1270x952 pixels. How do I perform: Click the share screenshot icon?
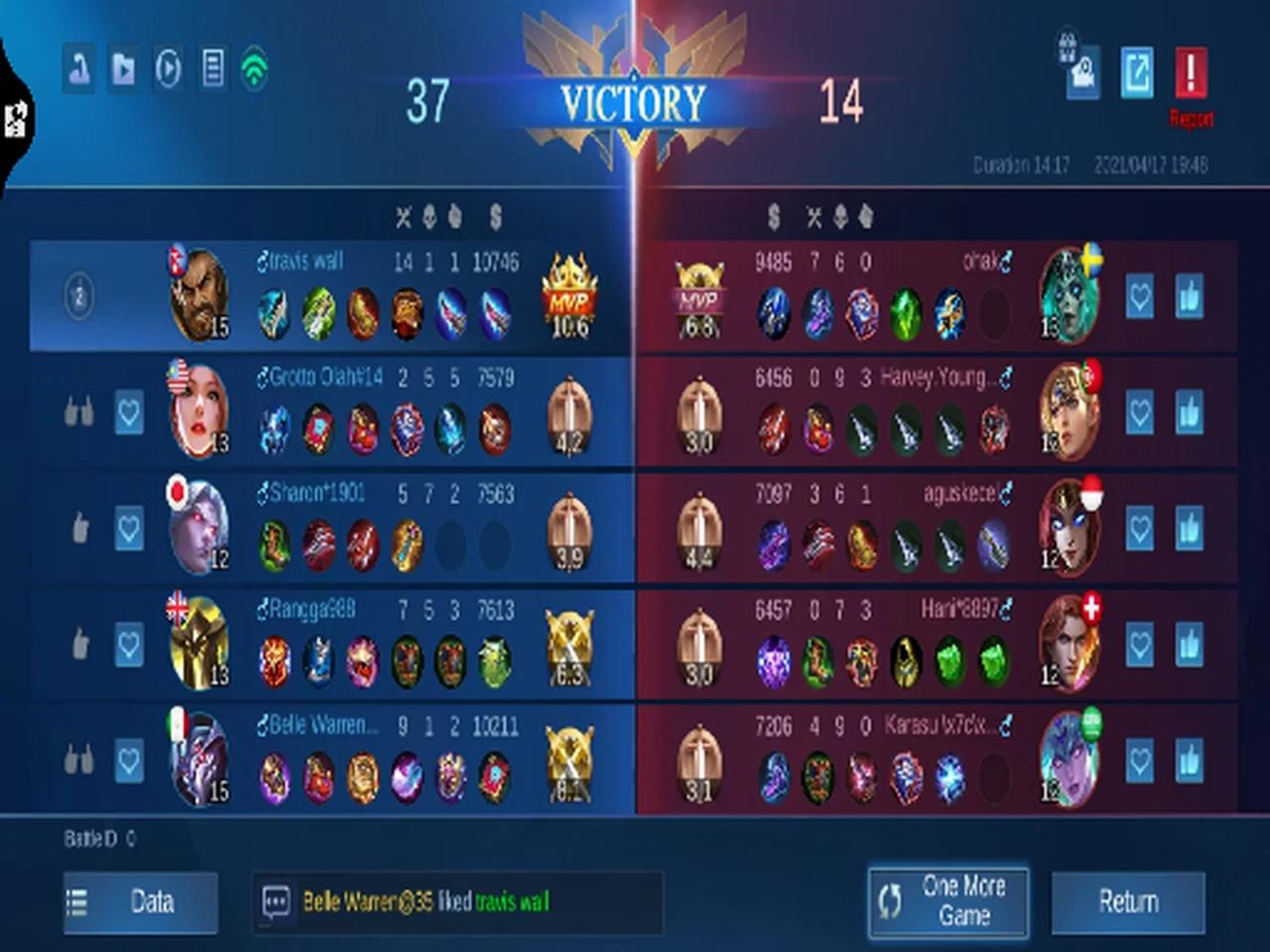1137,70
